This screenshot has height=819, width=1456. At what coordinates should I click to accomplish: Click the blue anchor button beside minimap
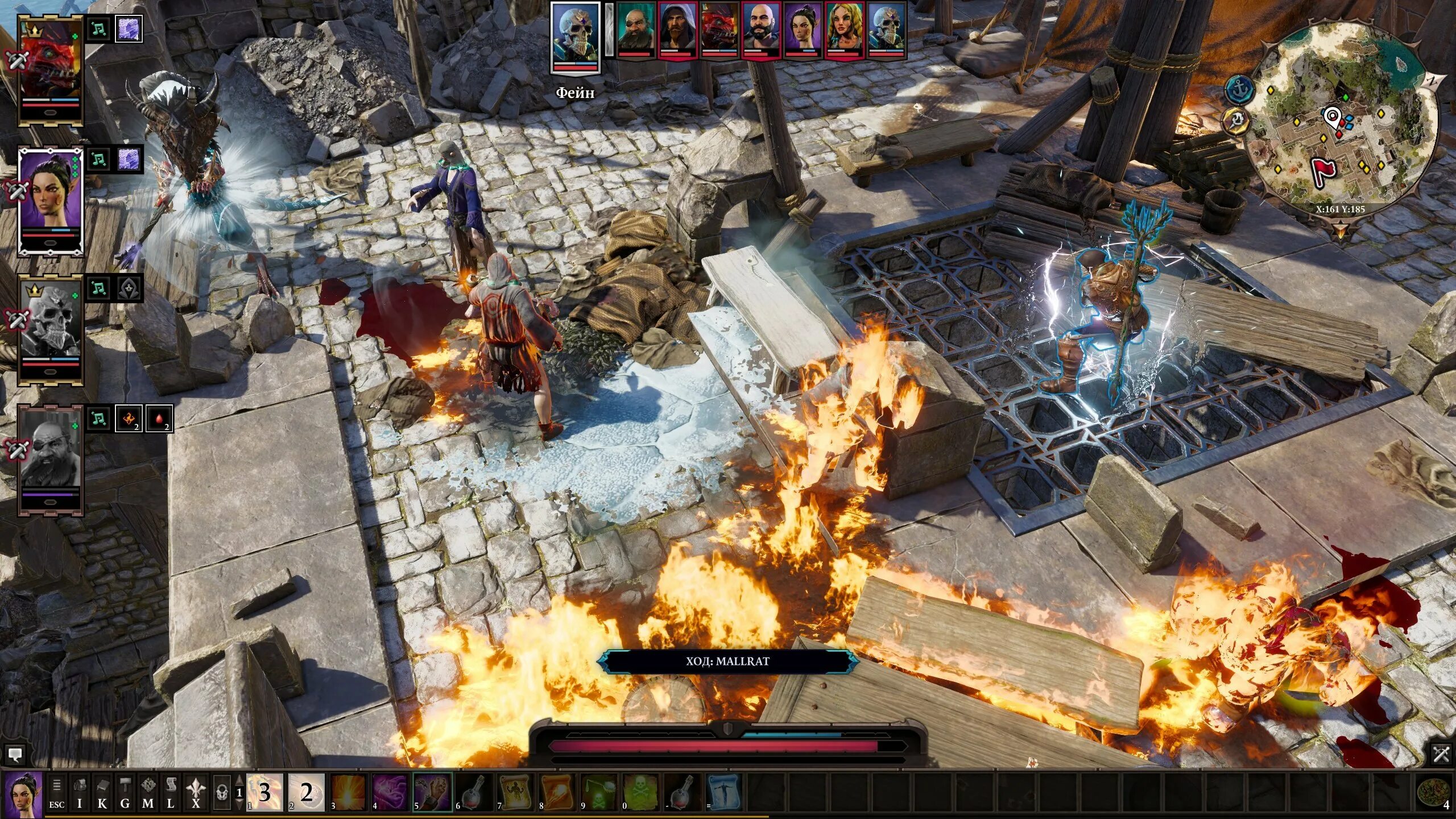[x=1239, y=89]
